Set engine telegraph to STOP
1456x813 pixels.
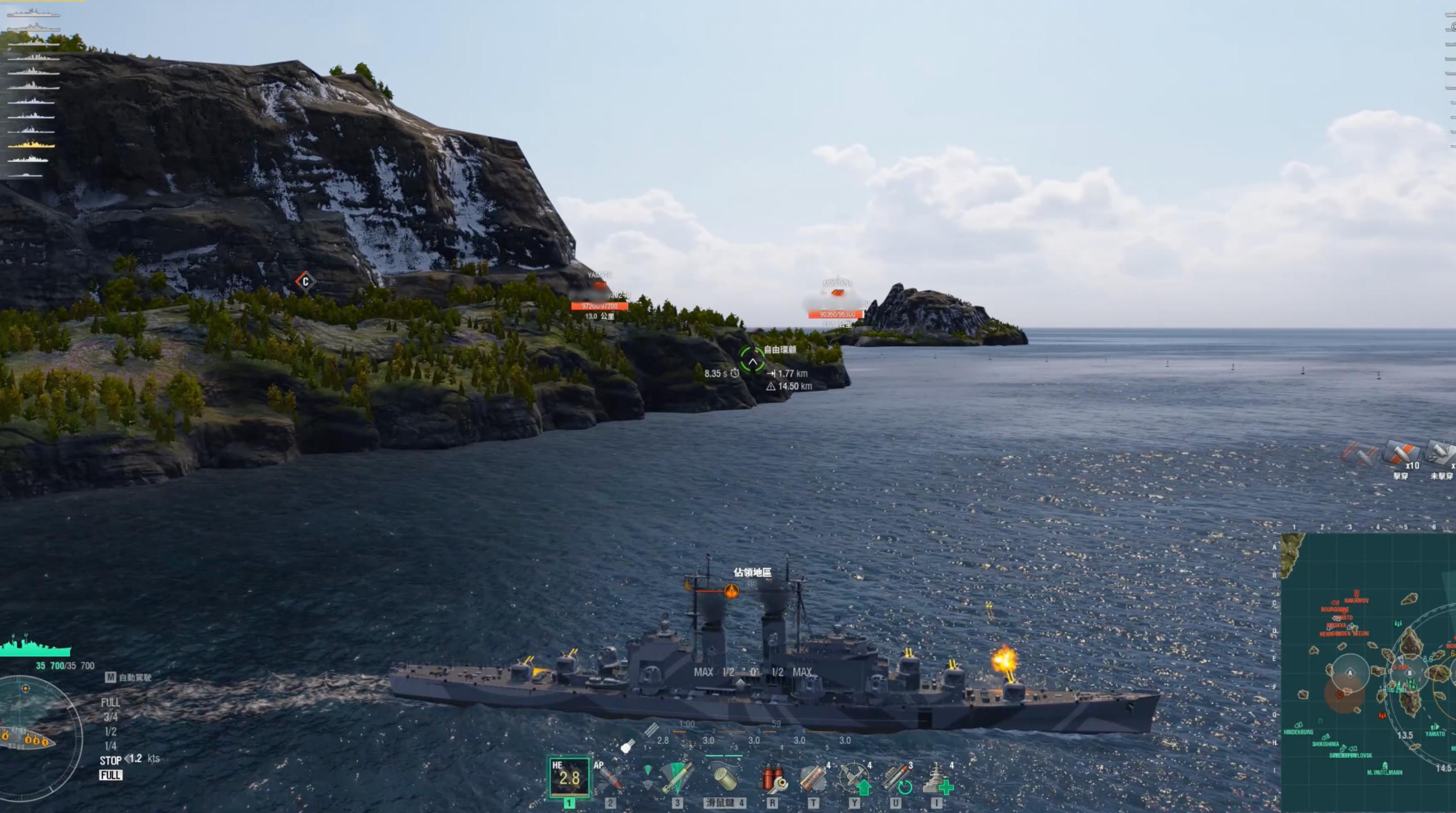pyautogui.click(x=111, y=760)
